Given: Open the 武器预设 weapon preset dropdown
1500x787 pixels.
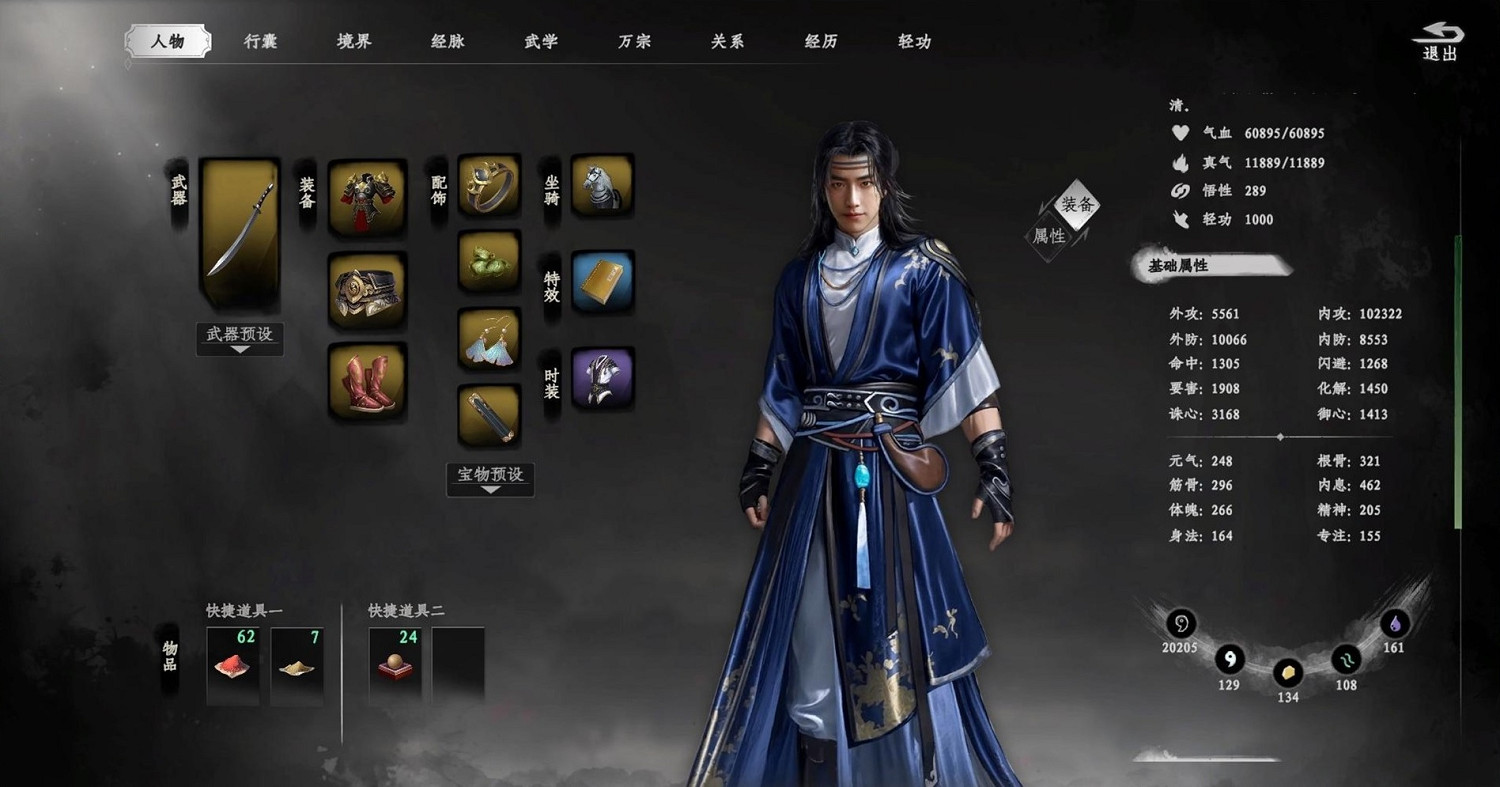Looking at the screenshot, I should 239,339.
